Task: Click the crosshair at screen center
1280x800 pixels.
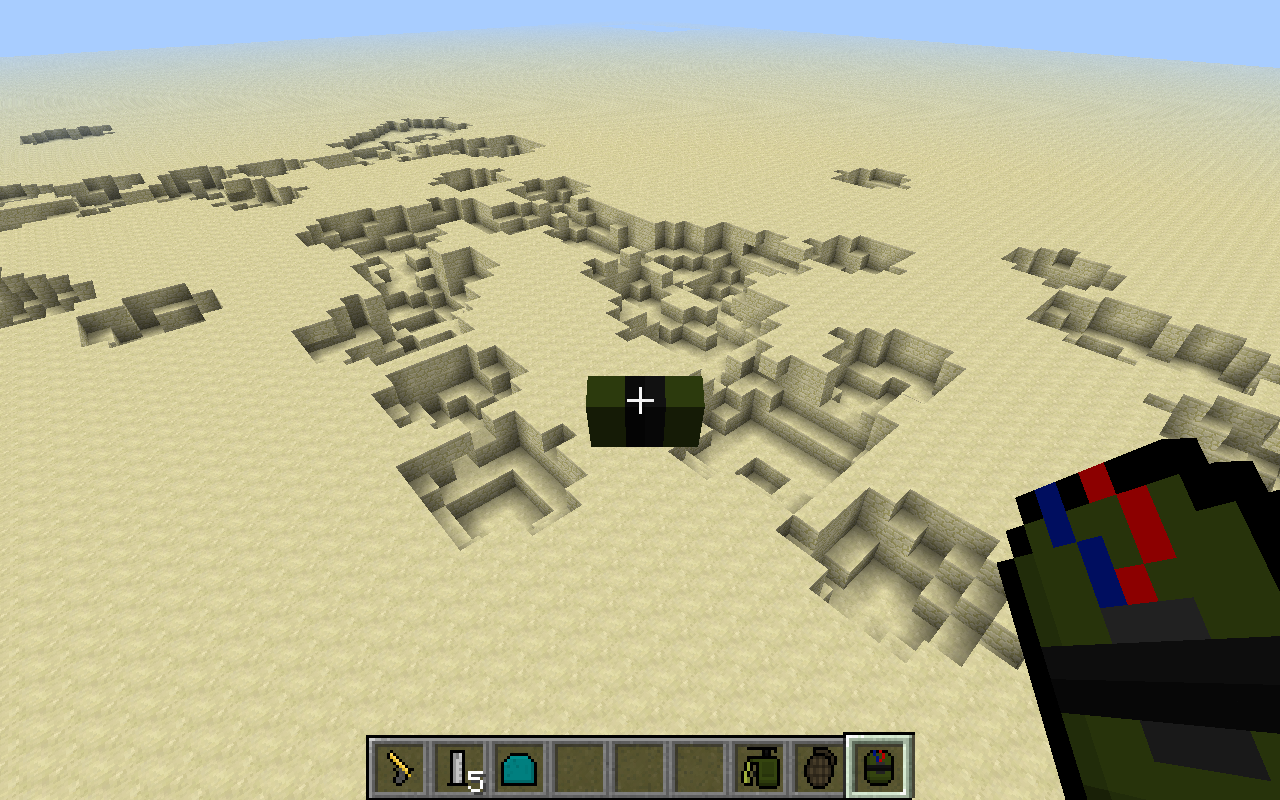Action: tap(640, 400)
